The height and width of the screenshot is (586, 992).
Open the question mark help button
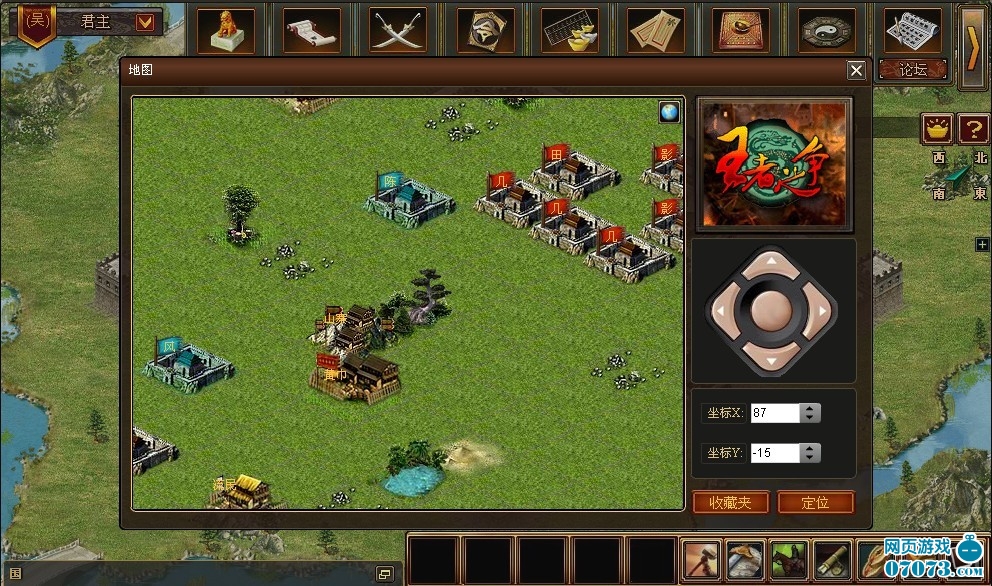tap(973, 128)
